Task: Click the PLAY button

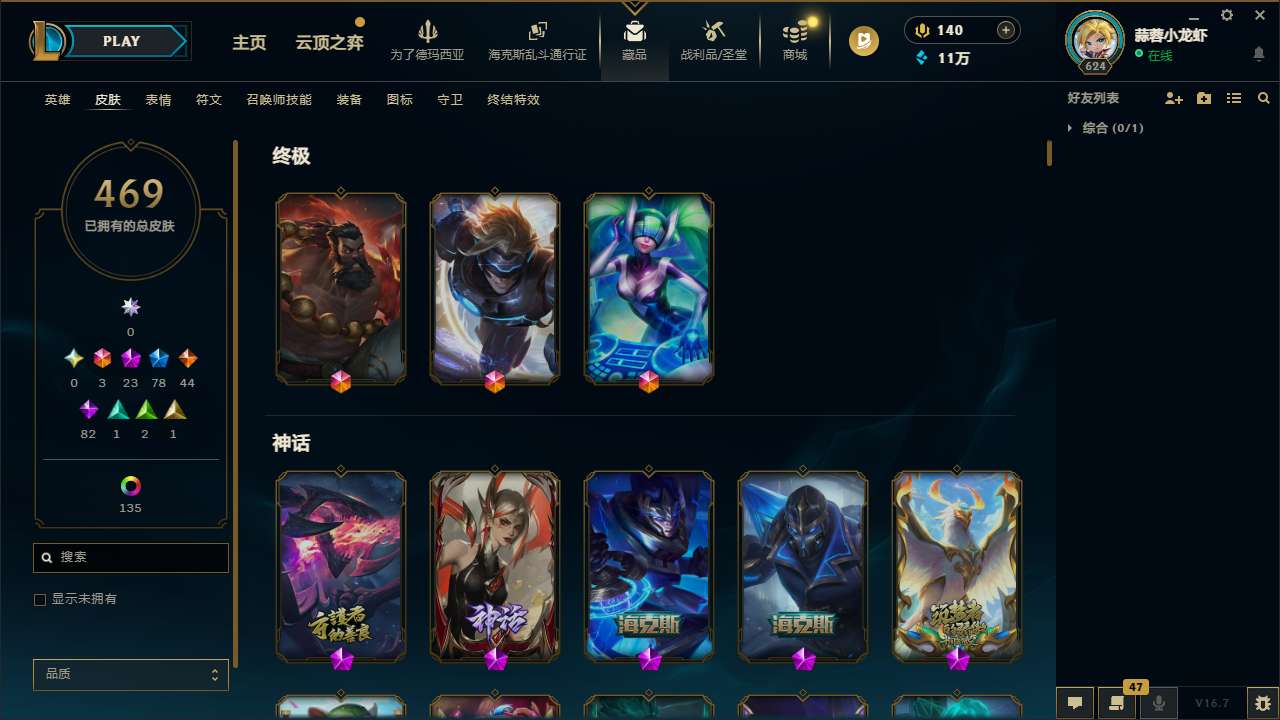Action: (x=121, y=41)
